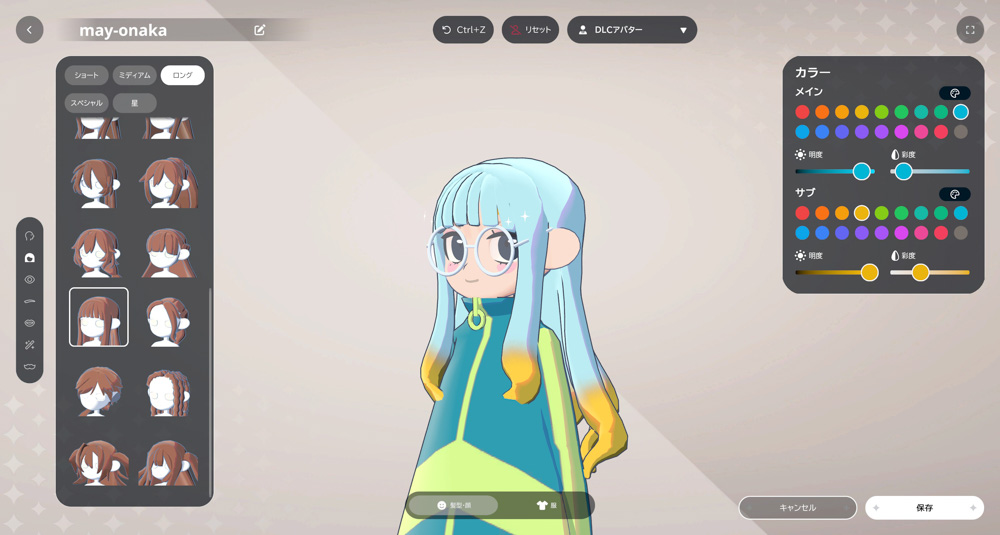Toggle fullscreen view
Screen dimensions: 1000x535
(970, 30)
